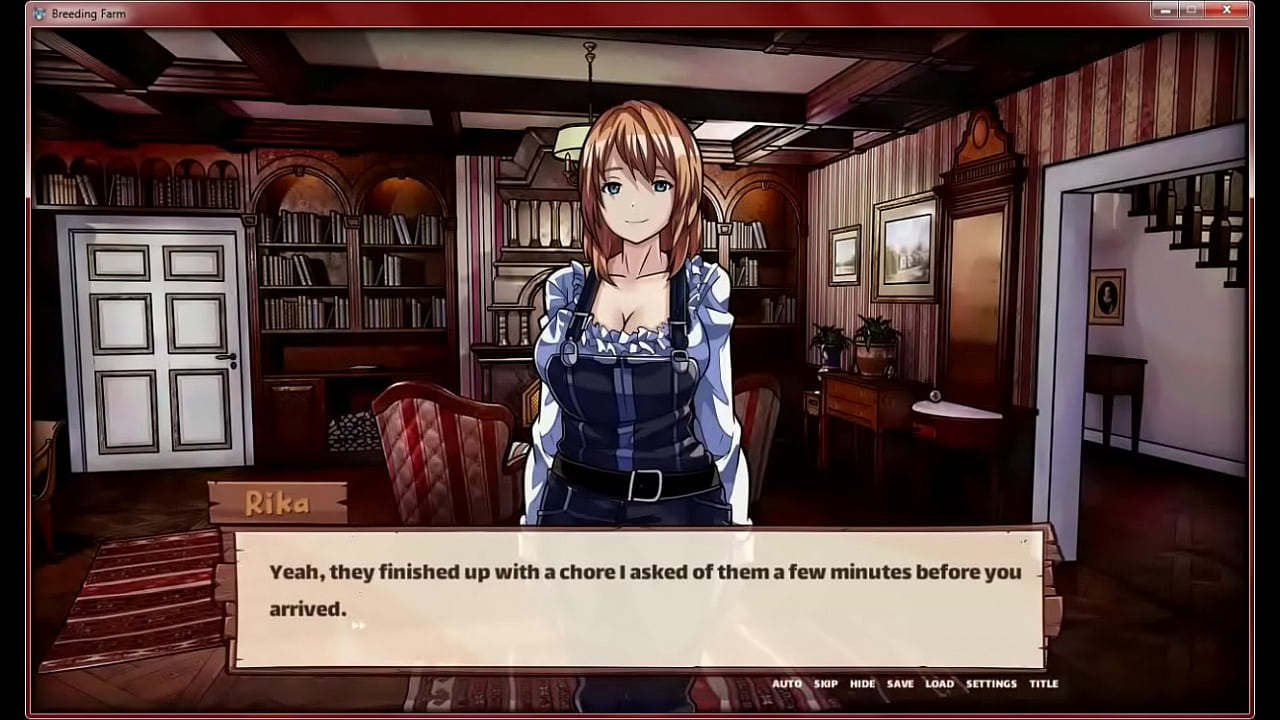The width and height of the screenshot is (1280, 720).
Task: Activate the SKIP text button
Action: pyautogui.click(x=826, y=684)
